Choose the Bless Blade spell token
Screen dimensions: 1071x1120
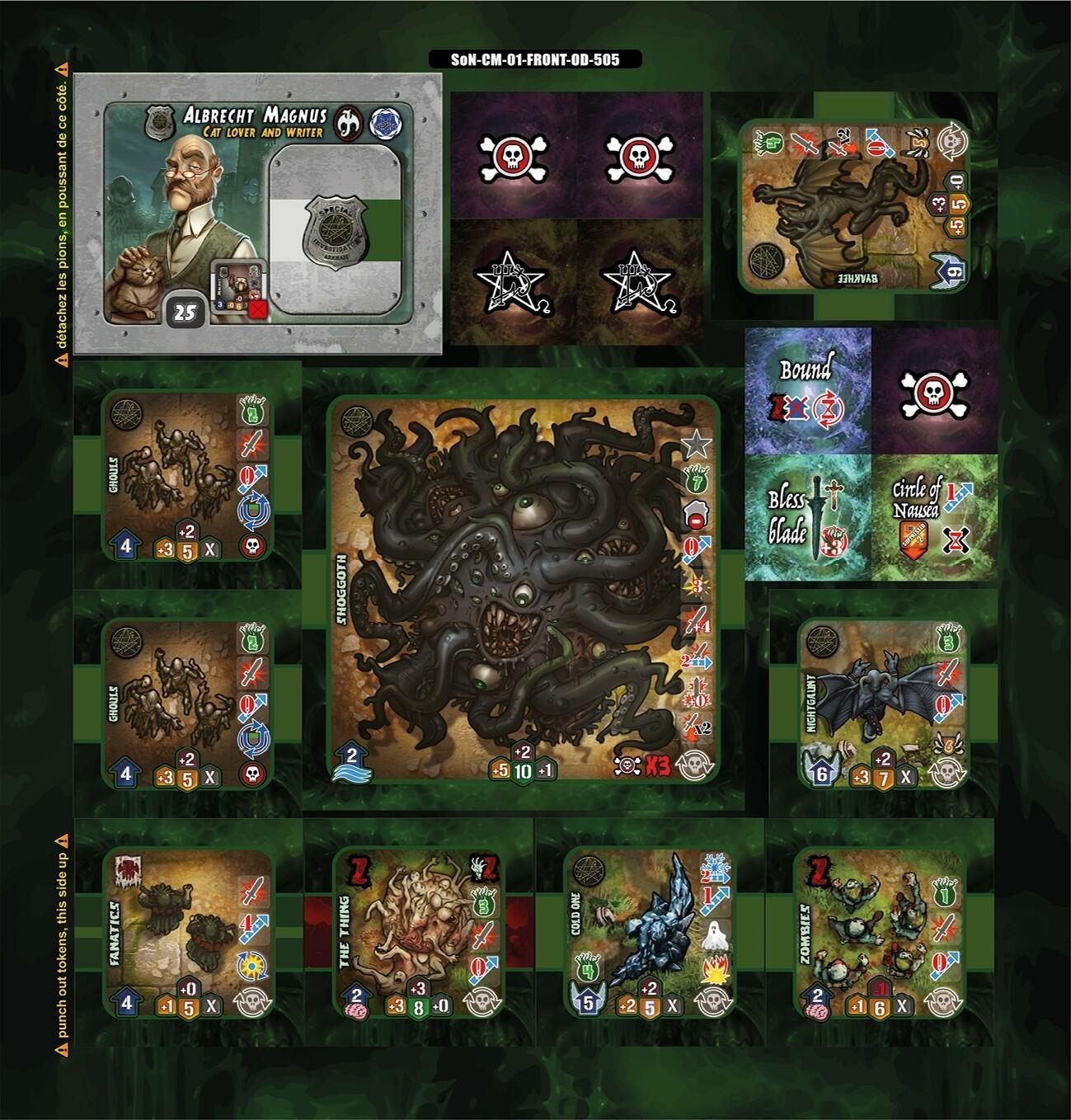[x=808, y=518]
